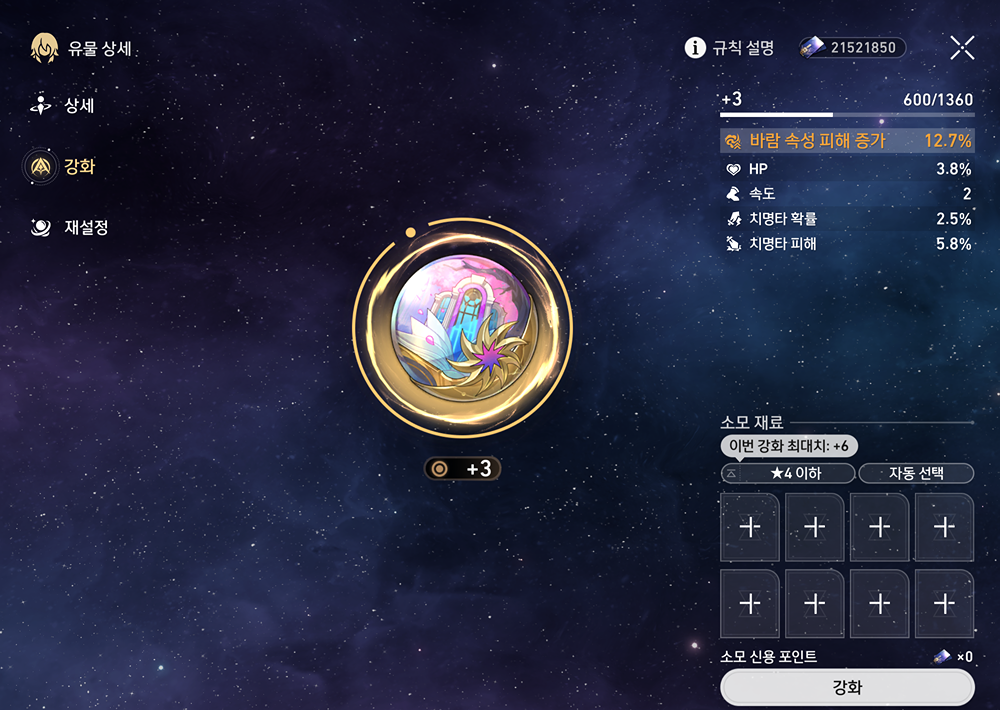Confirm enhancement with the 강화 button
Image resolution: width=1000 pixels, height=710 pixels.
tap(847, 687)
